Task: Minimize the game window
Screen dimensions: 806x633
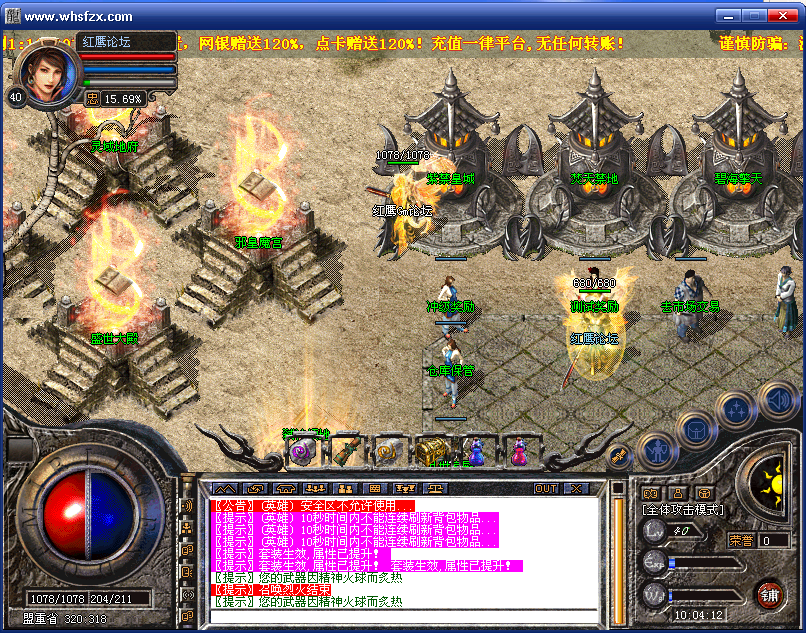Action: (726, 15)
